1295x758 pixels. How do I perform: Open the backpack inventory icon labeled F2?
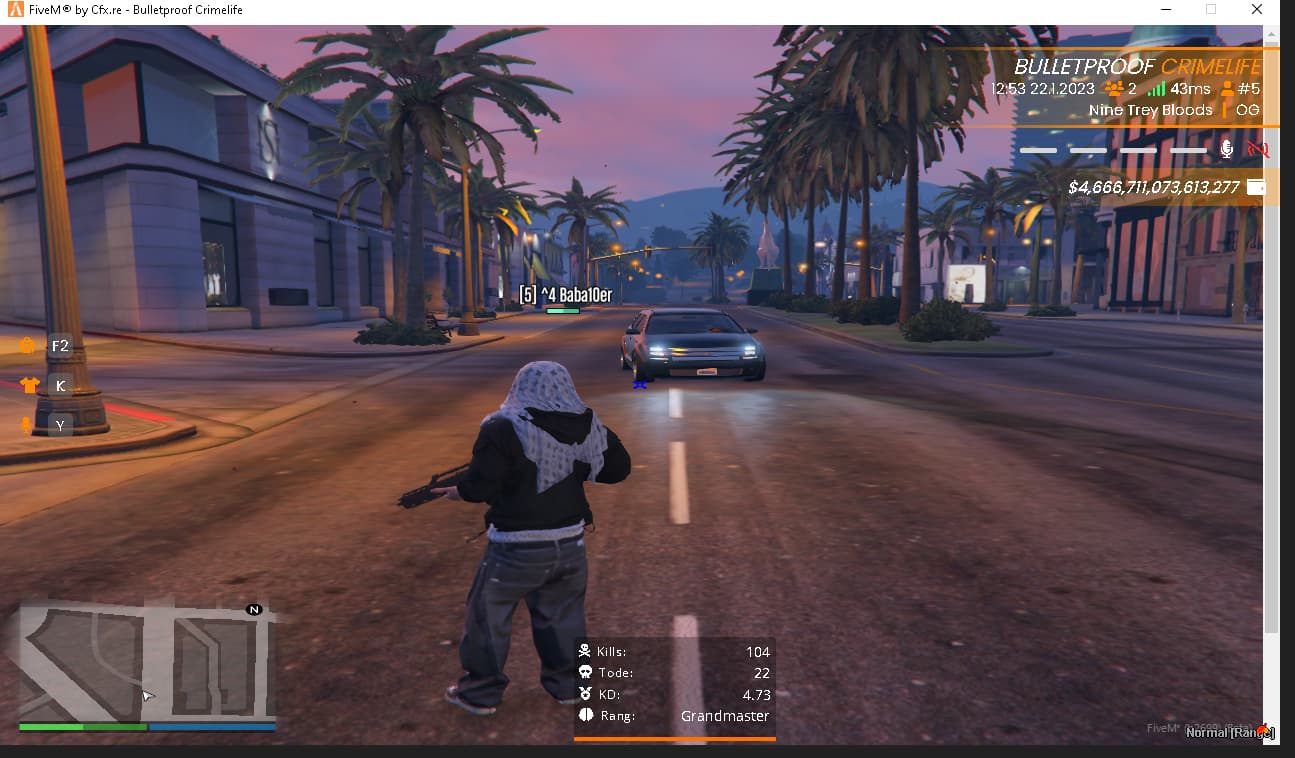(31, 345)
